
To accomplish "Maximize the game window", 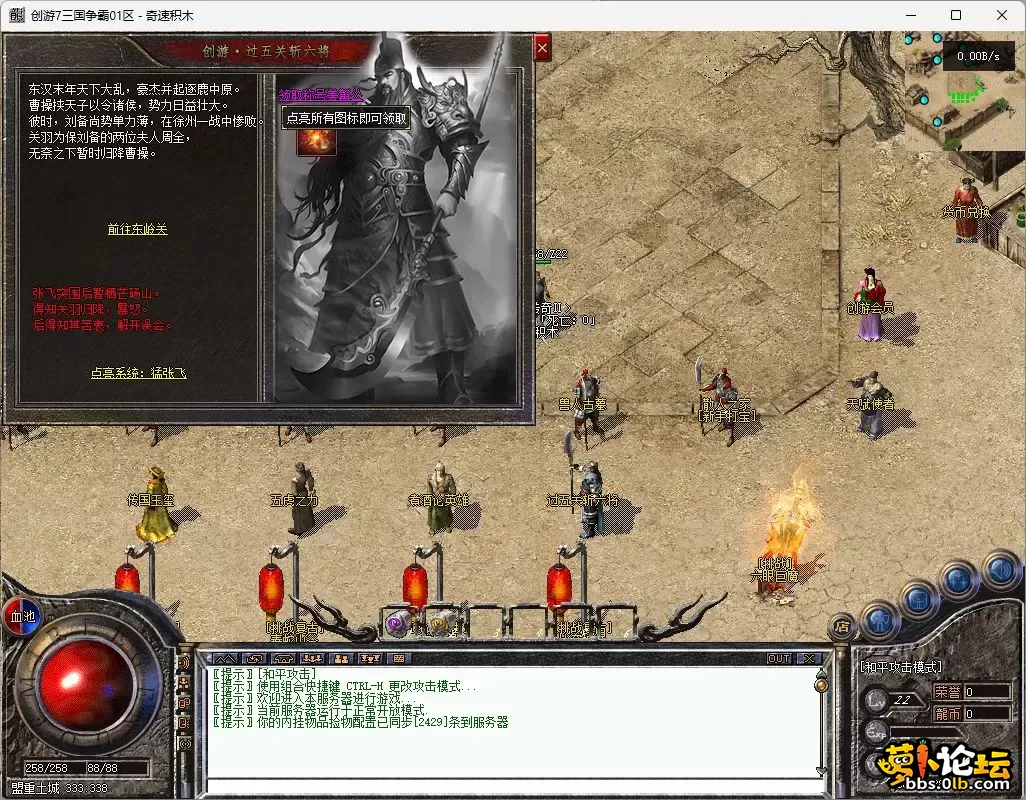I will 956,15.
